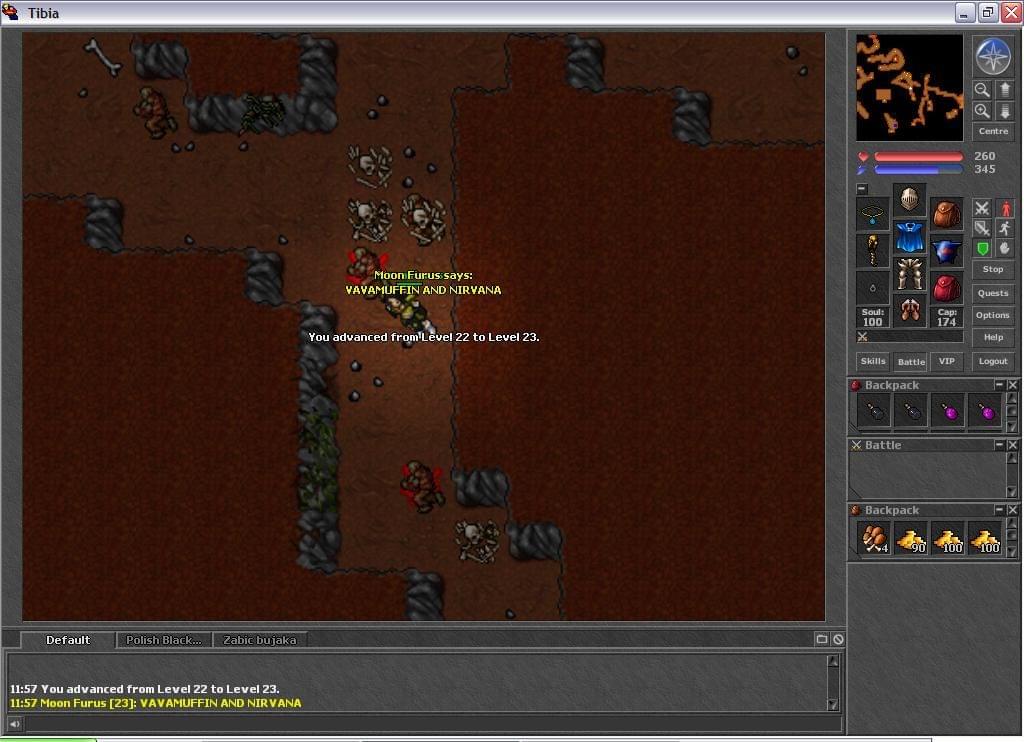The width and height of the screenshot is (1024, 742).
Task: Log out with the Logout button
Action: pyautogui.click(x=993, y=361)
